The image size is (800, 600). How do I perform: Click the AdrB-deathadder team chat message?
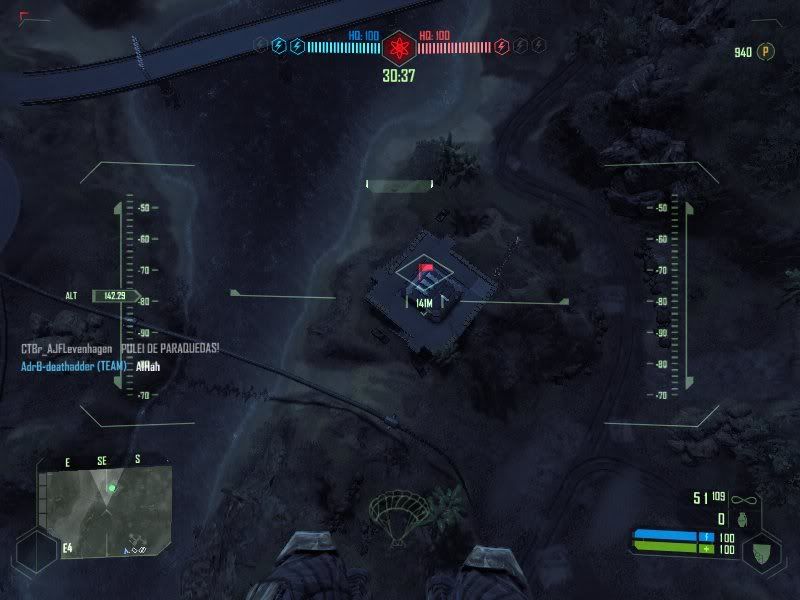(x=90, y=367)
